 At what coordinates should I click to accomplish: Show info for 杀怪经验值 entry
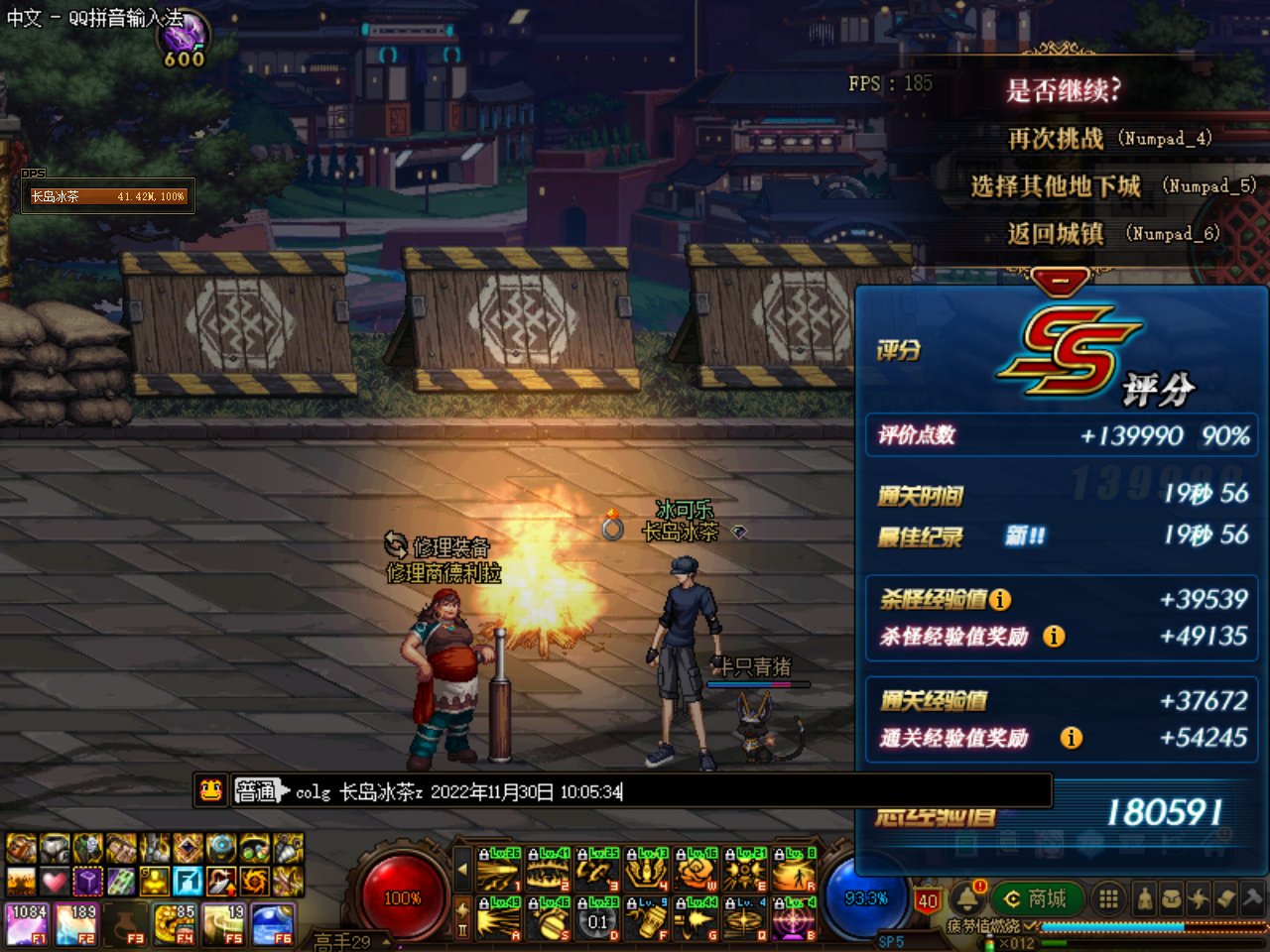[x=1000, y=599]
